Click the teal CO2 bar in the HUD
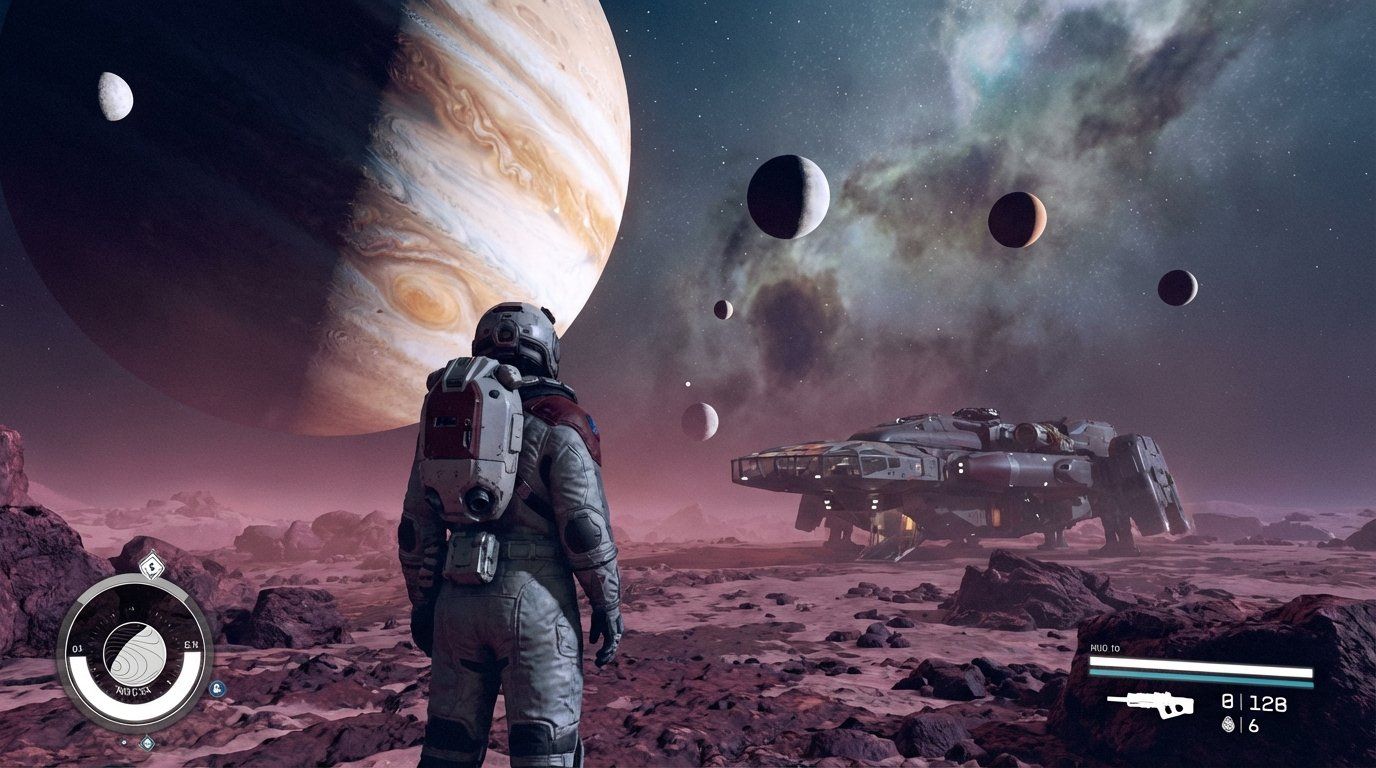Image resolution: width=1376 pixels, height=768 pixels. coord(1200,677)
